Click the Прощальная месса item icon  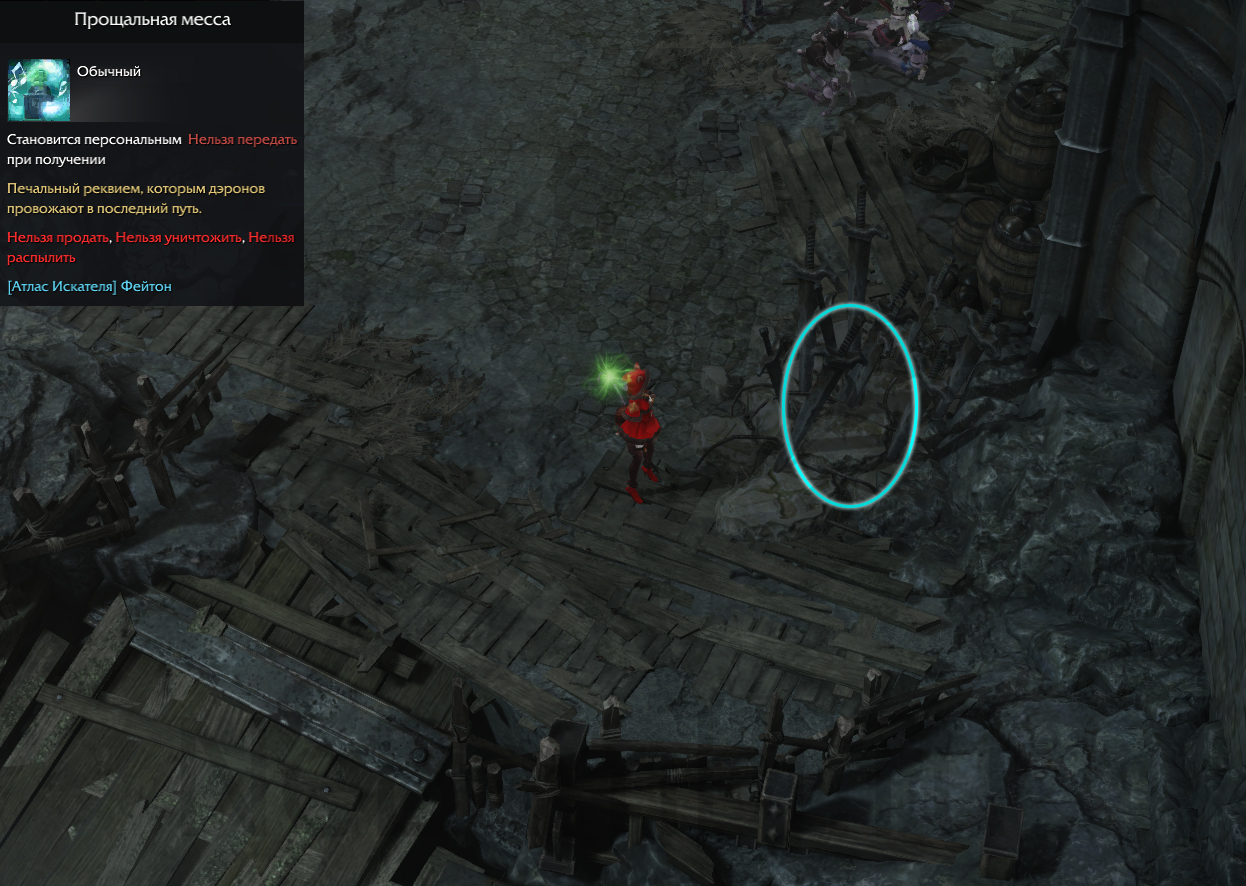pos(38,90)
